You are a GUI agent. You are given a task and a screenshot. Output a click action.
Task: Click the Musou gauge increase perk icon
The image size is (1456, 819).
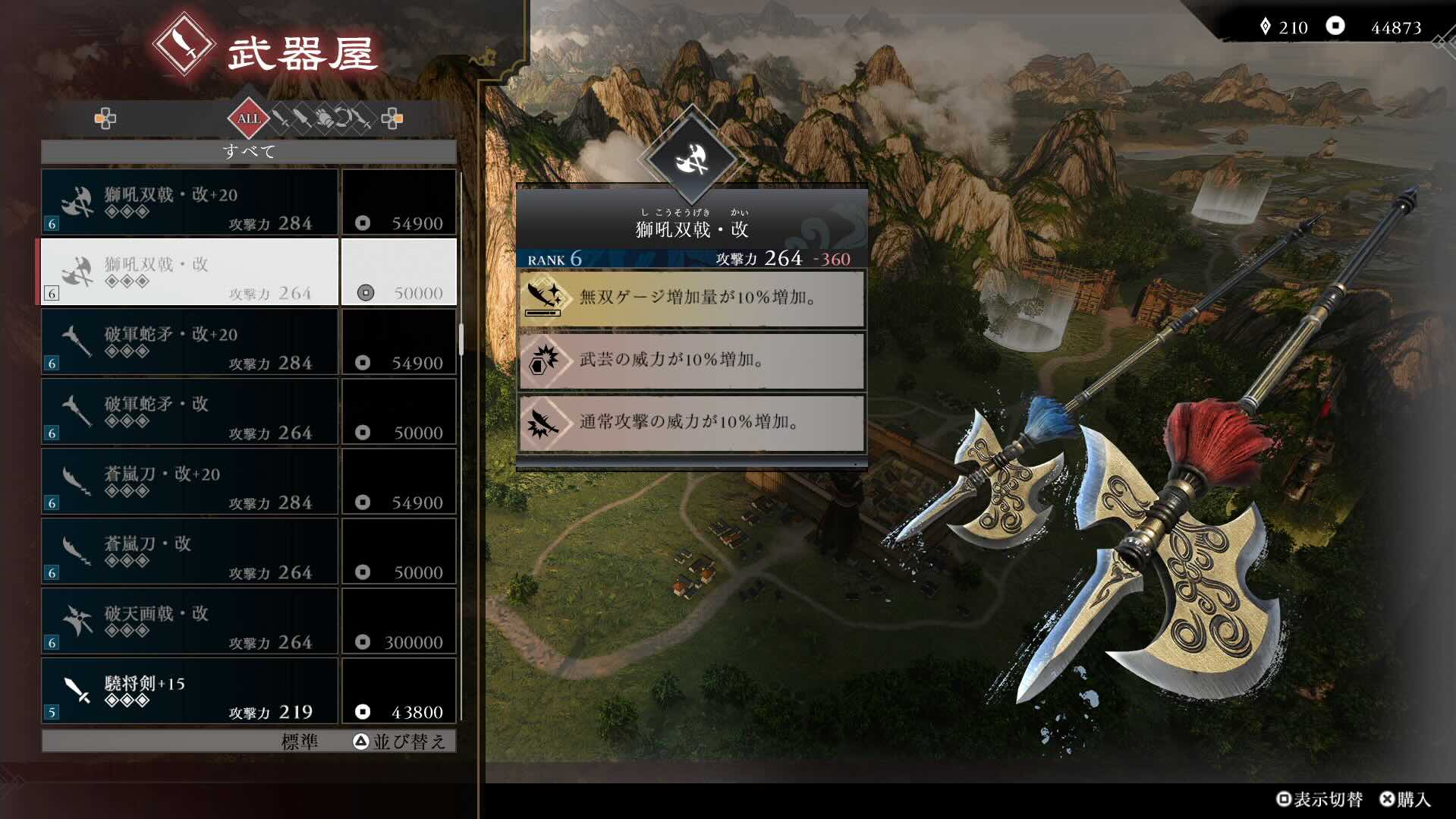point(543,298)
